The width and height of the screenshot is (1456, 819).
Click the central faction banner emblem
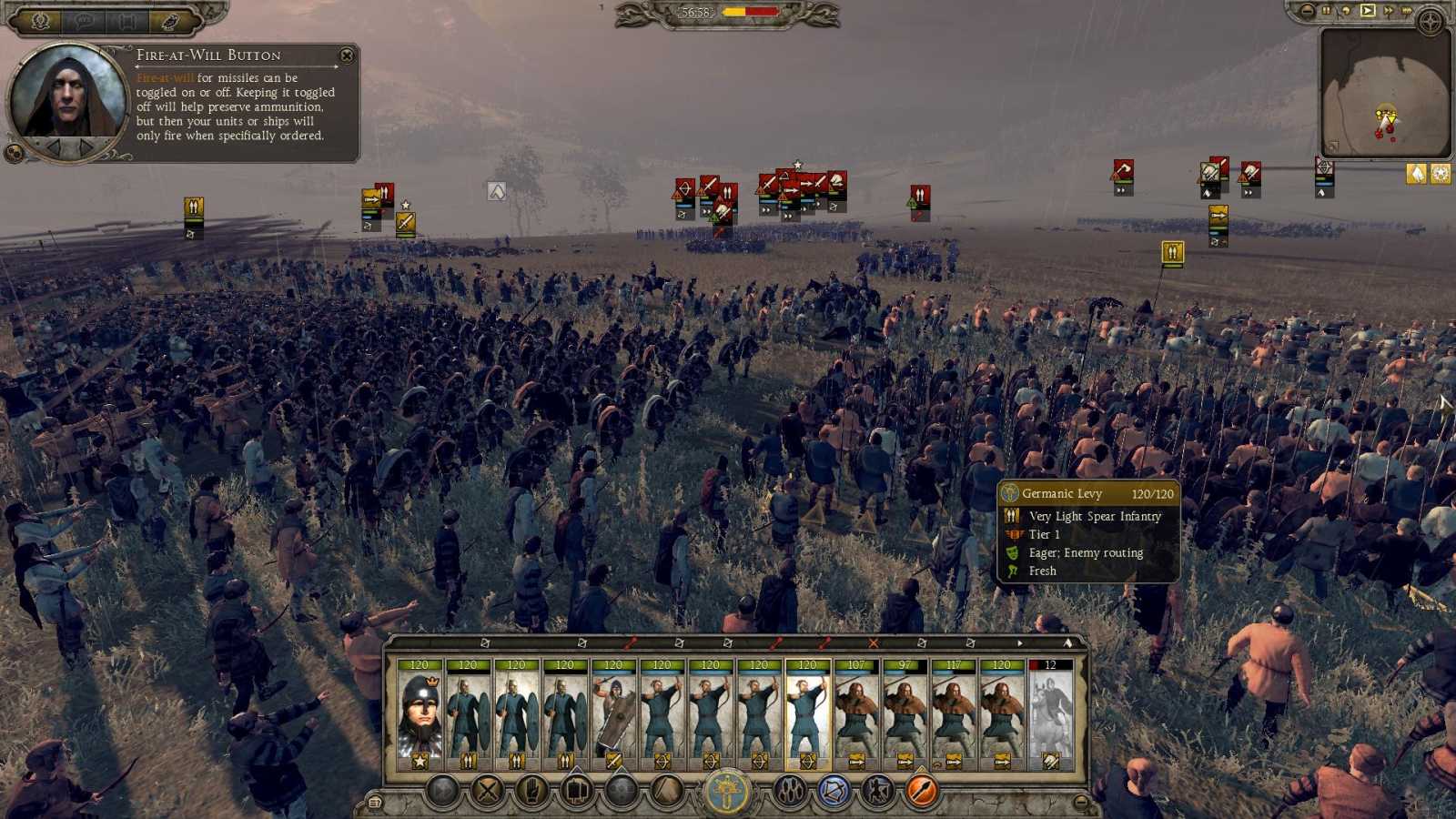point(723,790)
